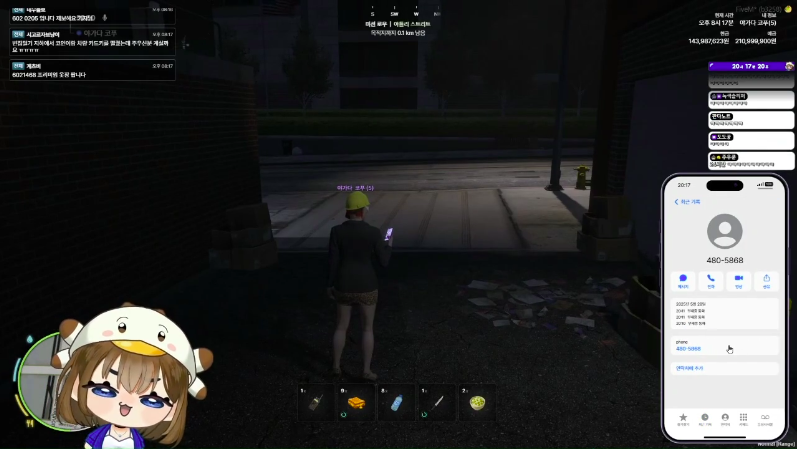797x449 pixels.
Task: Equip the knife hotbar slot
Action: (436, 402)
